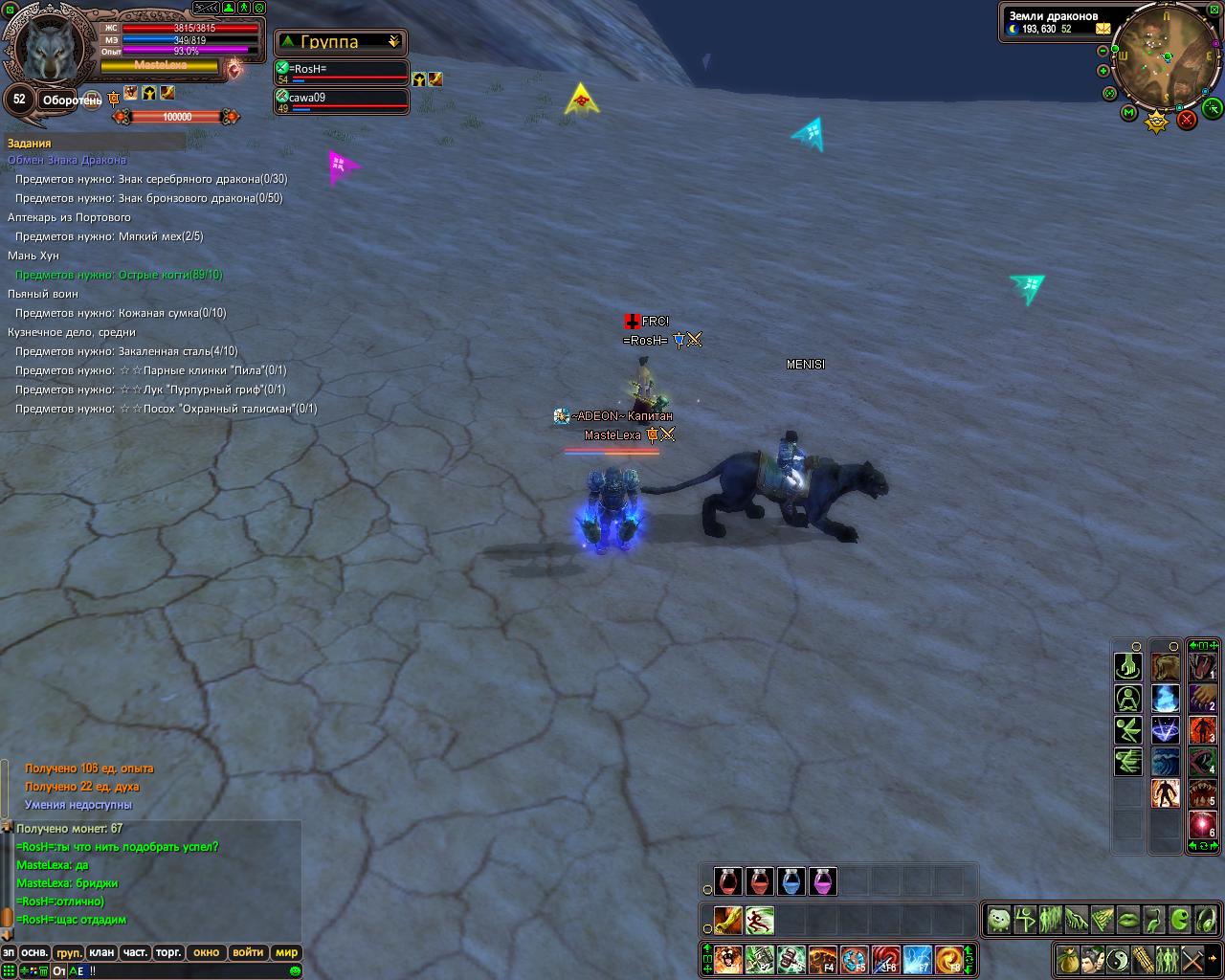Select party member cawa09 frame

point(342,101)
